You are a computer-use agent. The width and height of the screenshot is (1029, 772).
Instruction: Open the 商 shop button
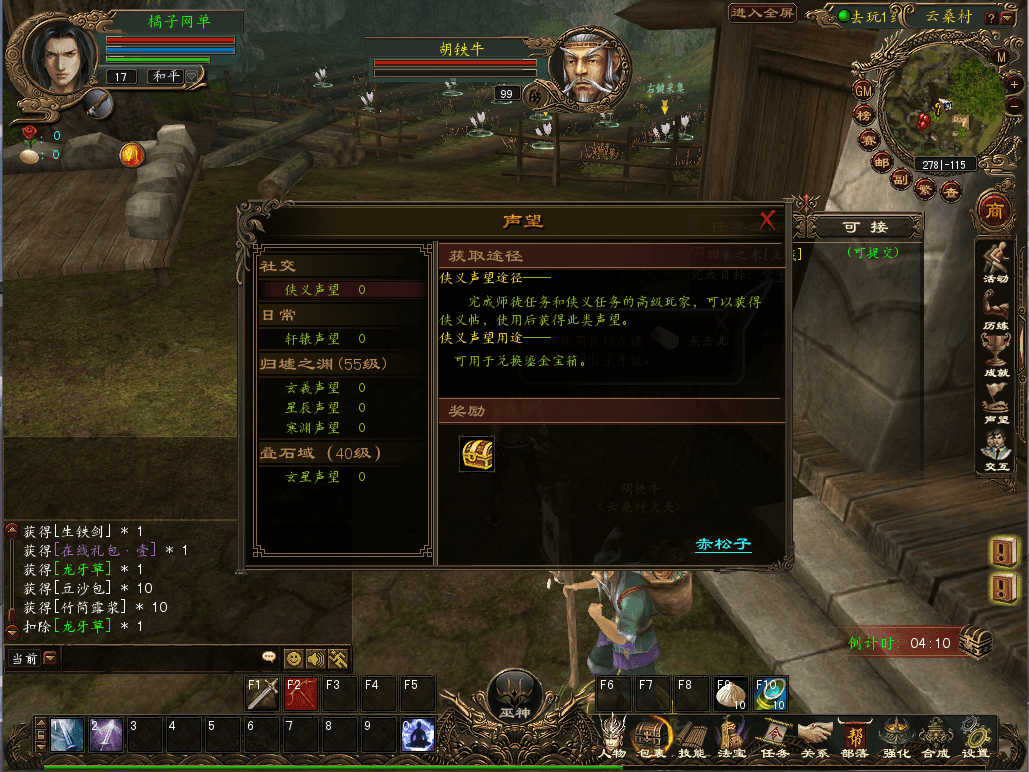click(x=994, y=209)
